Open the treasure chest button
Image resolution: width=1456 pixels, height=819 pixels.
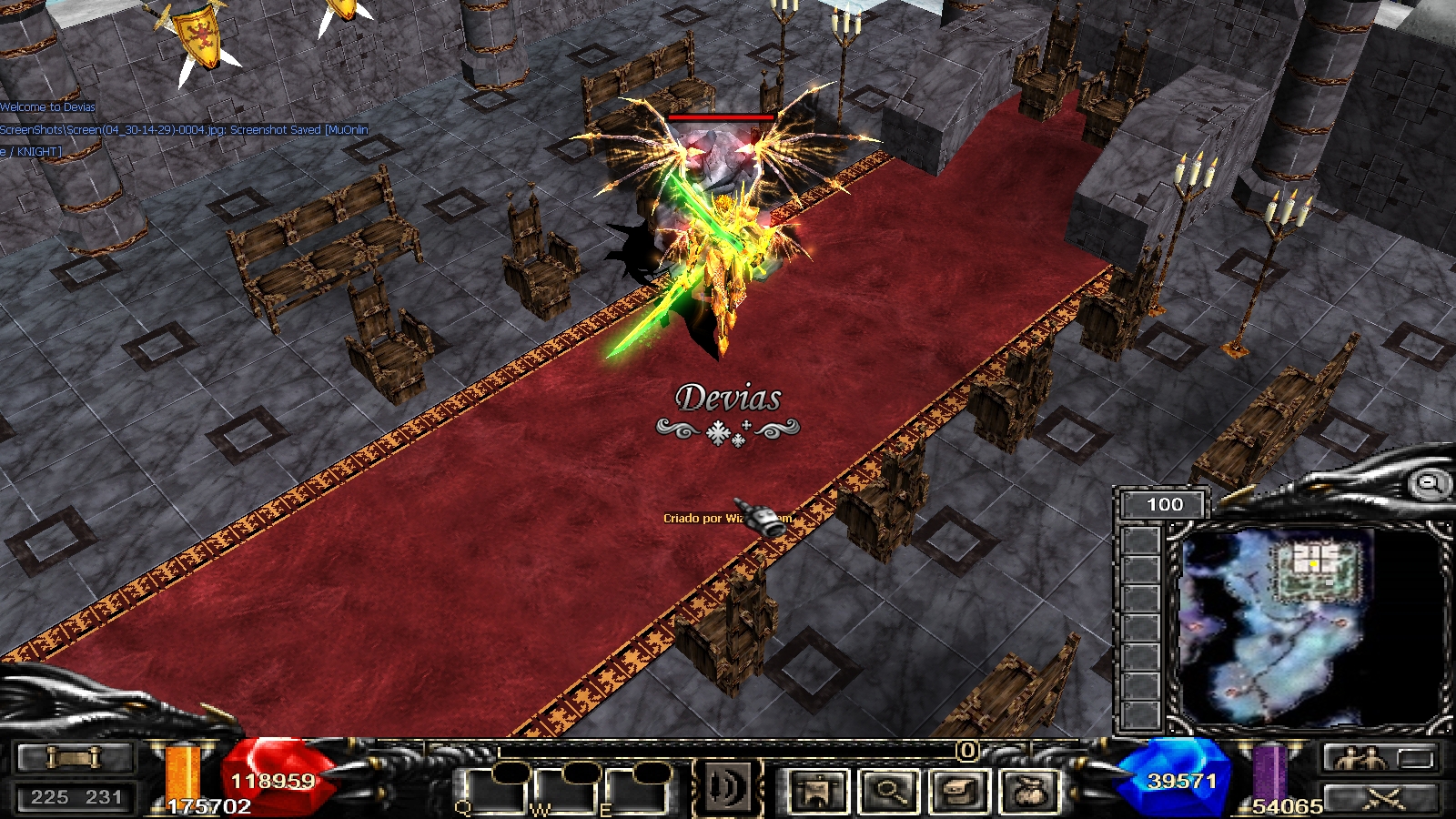point(959,790)
